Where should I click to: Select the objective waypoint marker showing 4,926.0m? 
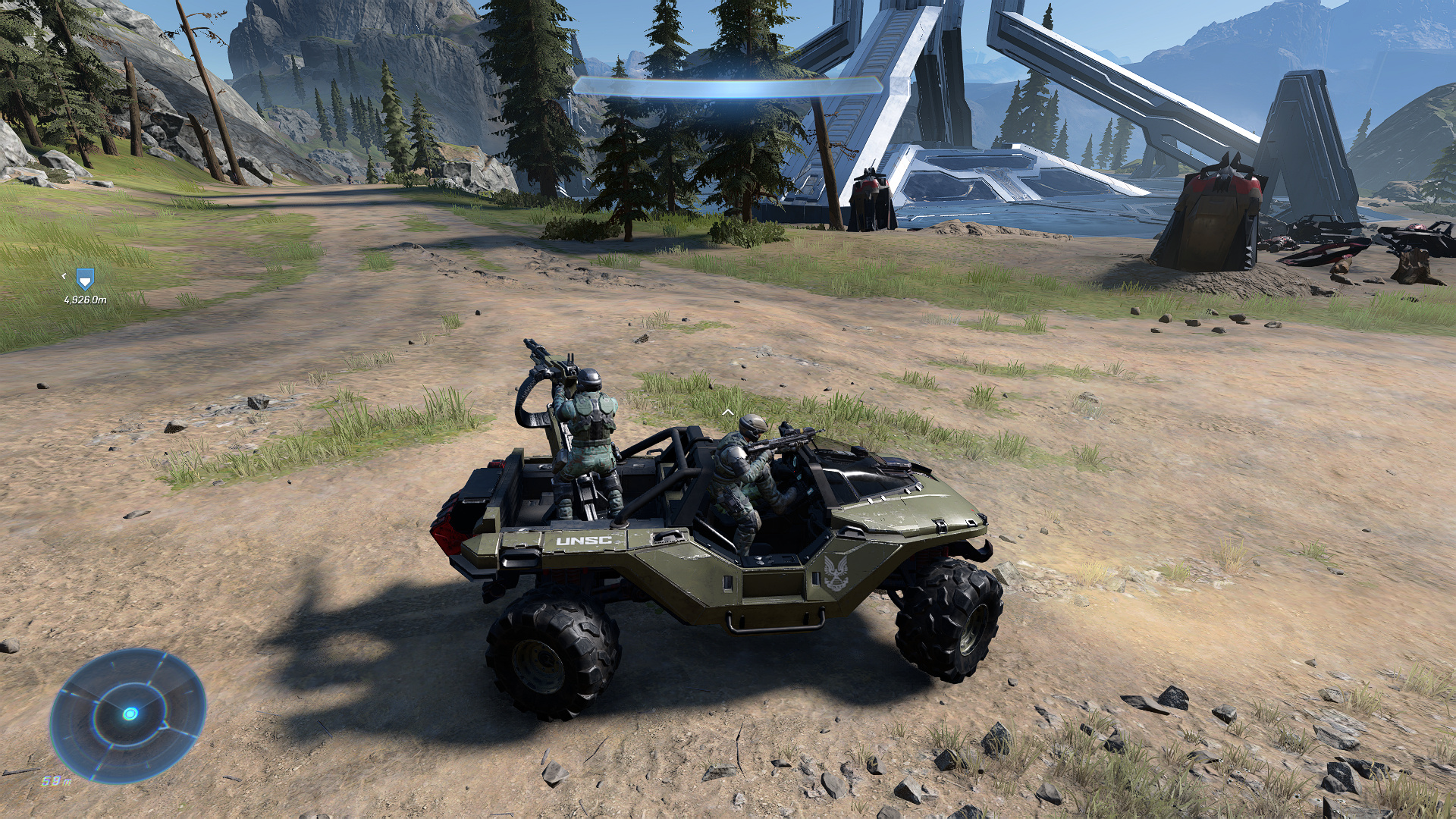(x=85, y=280)
